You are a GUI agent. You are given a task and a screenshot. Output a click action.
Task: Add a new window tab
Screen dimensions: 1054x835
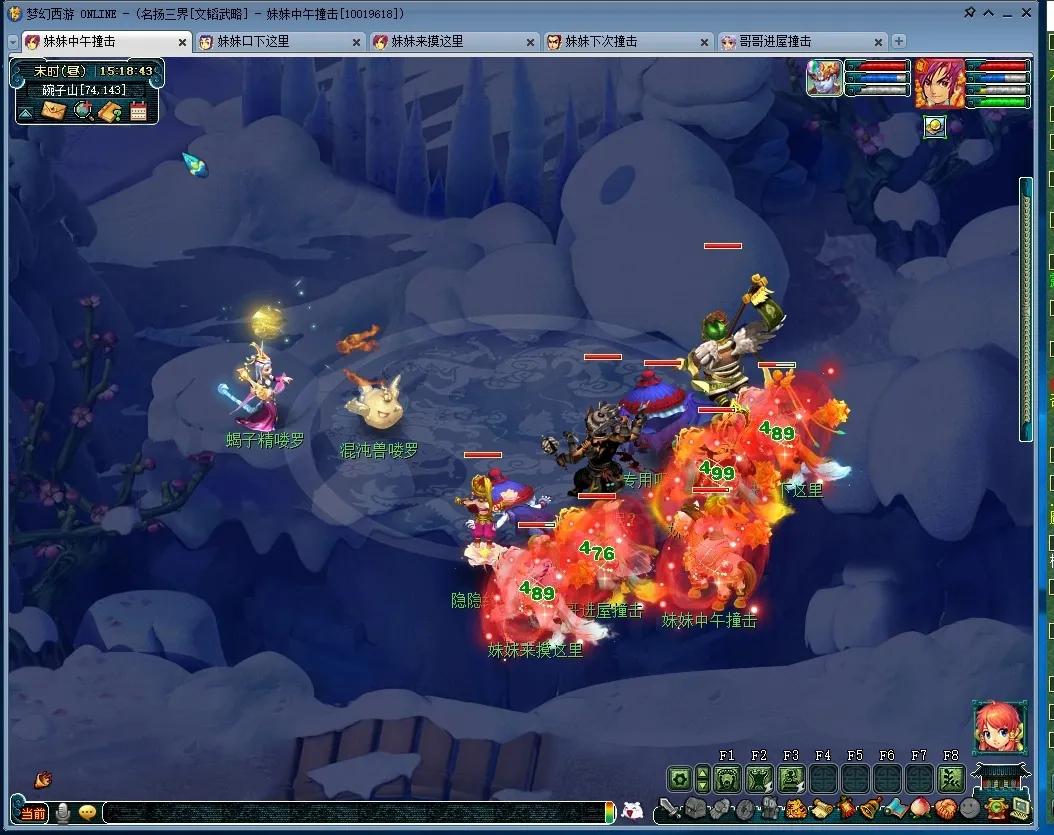pos(899,41)
